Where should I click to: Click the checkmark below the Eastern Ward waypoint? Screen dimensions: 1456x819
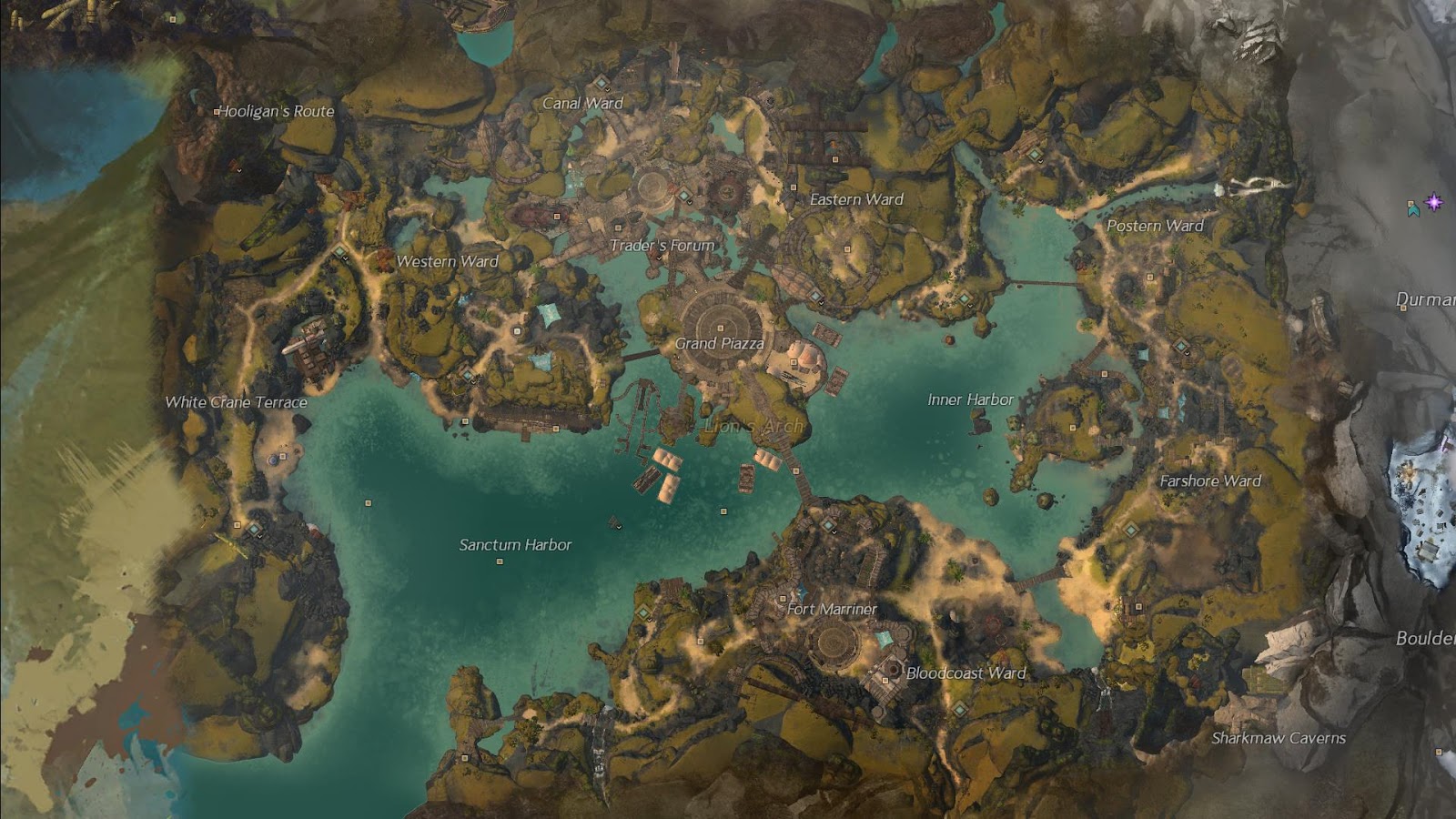coord(821,304)
